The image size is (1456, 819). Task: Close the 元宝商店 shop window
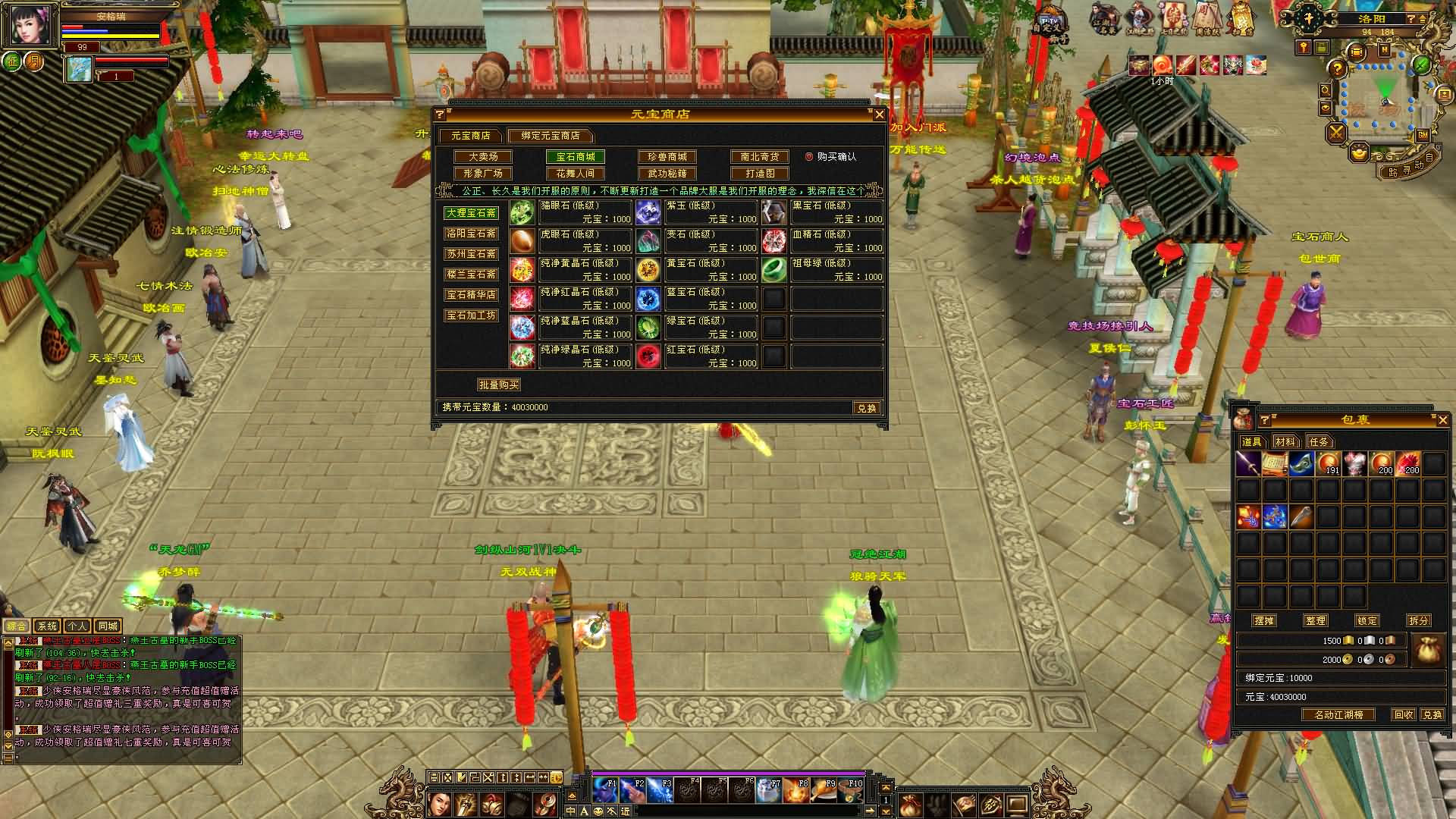coord(879,115)
